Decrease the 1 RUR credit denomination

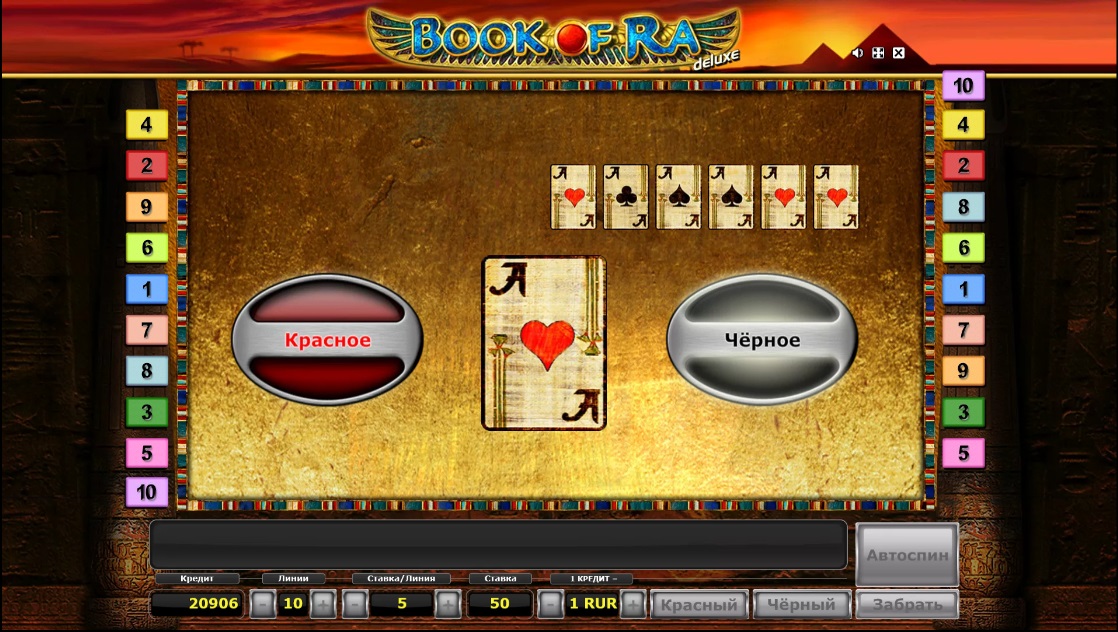point(550,604)
